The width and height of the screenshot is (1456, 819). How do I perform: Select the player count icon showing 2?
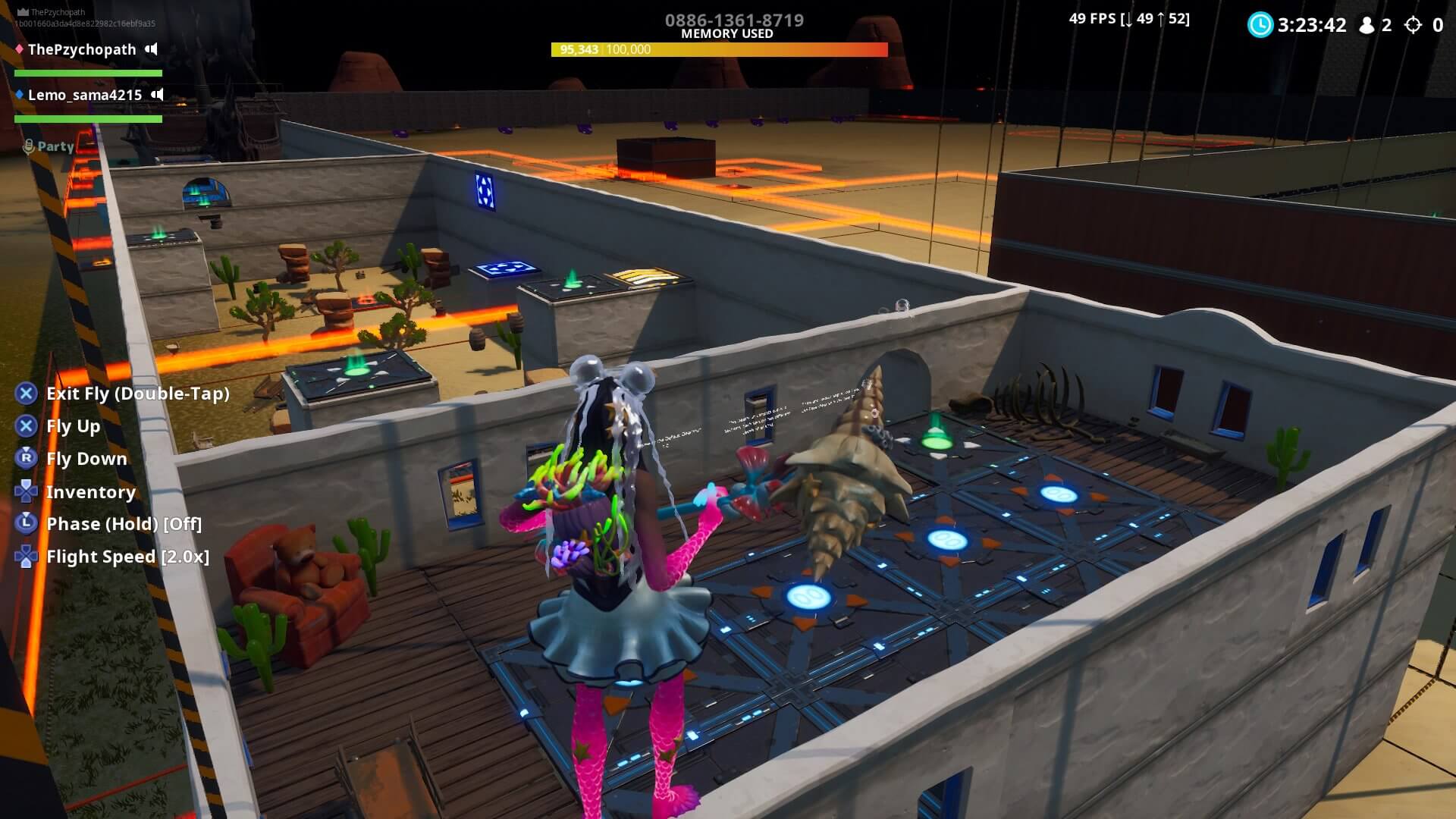click(1367, 25)
